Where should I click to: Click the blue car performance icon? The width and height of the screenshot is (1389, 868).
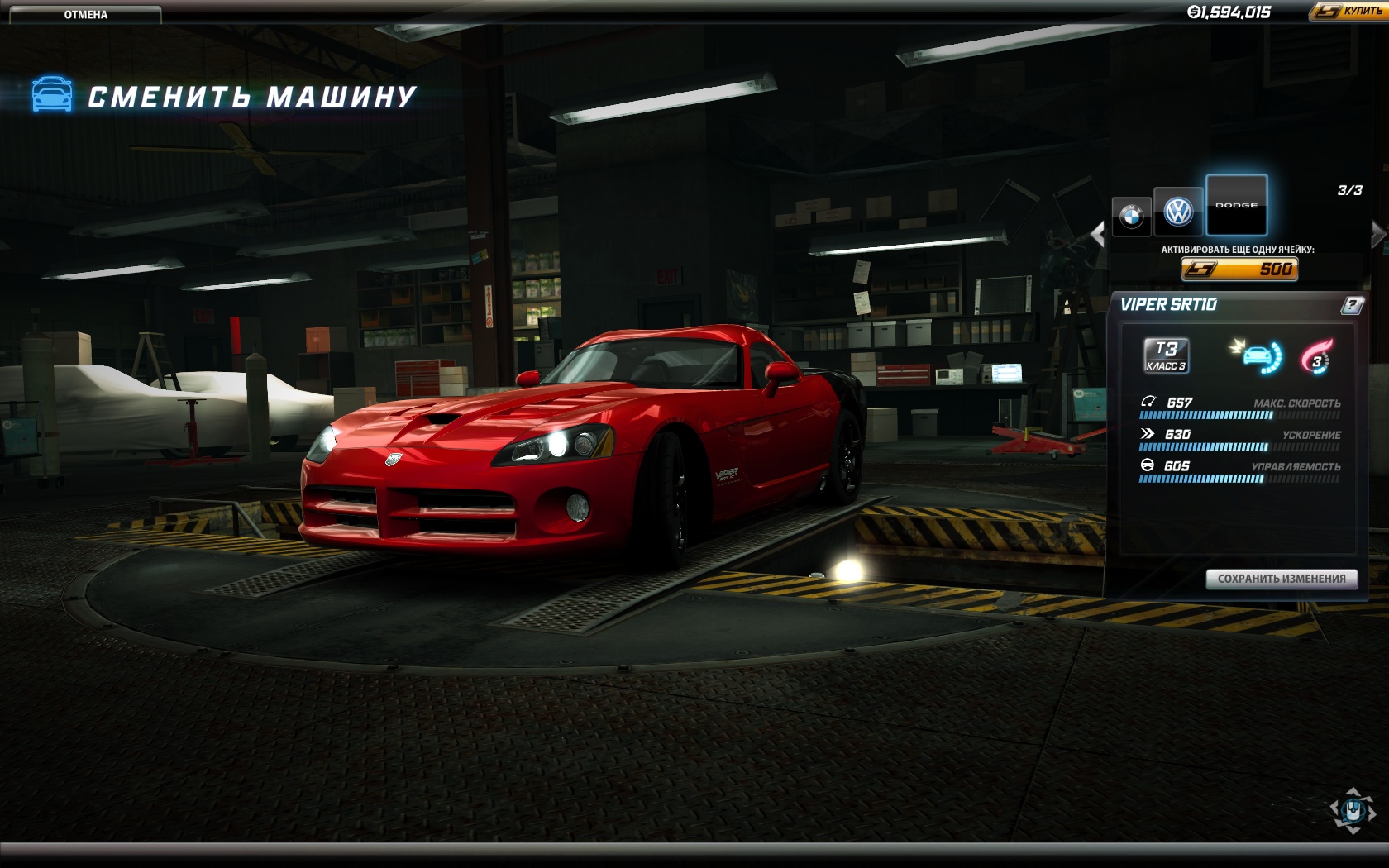point(1258,356)
